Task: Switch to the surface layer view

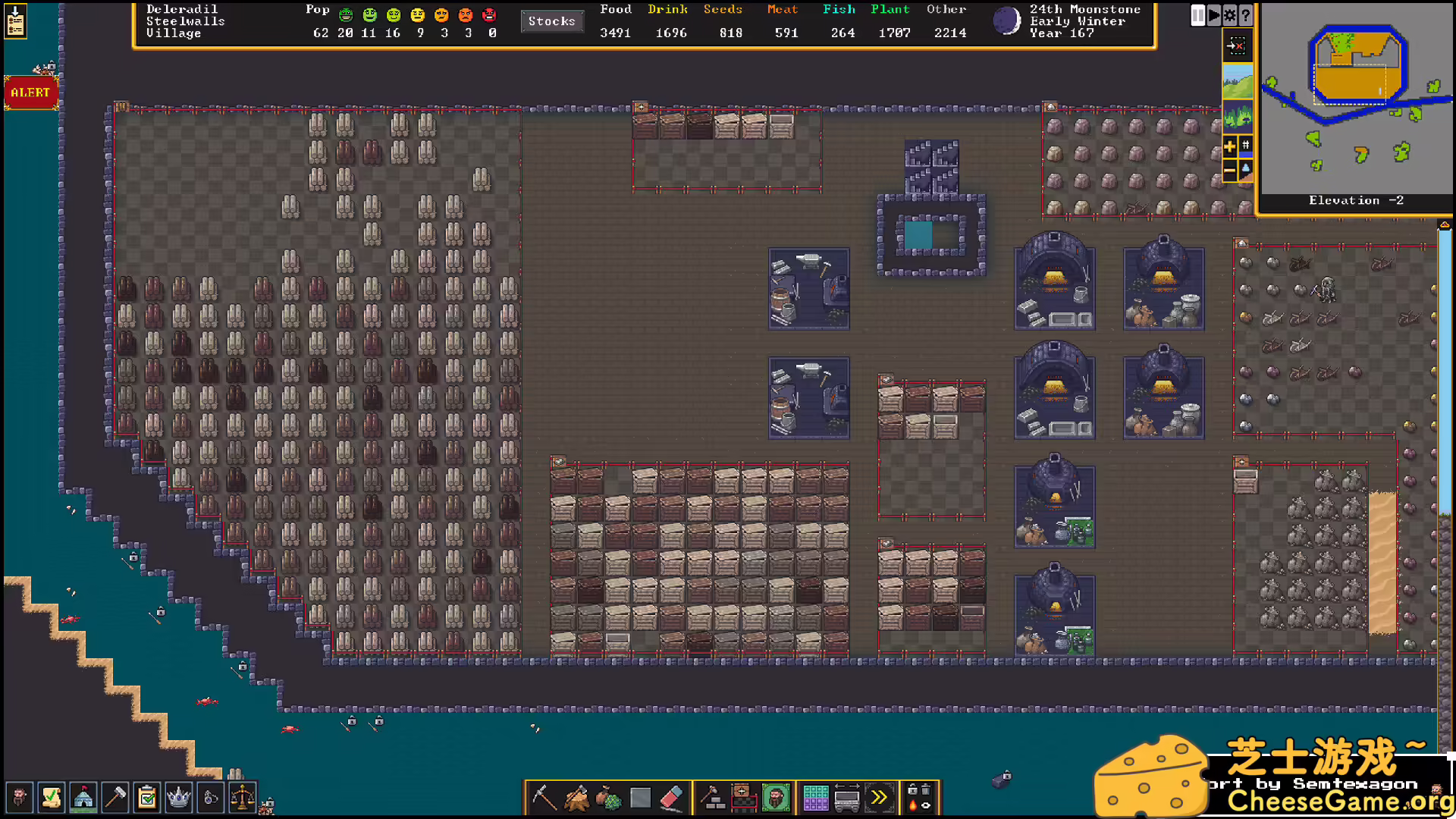Action: [x=1238, y=82]
